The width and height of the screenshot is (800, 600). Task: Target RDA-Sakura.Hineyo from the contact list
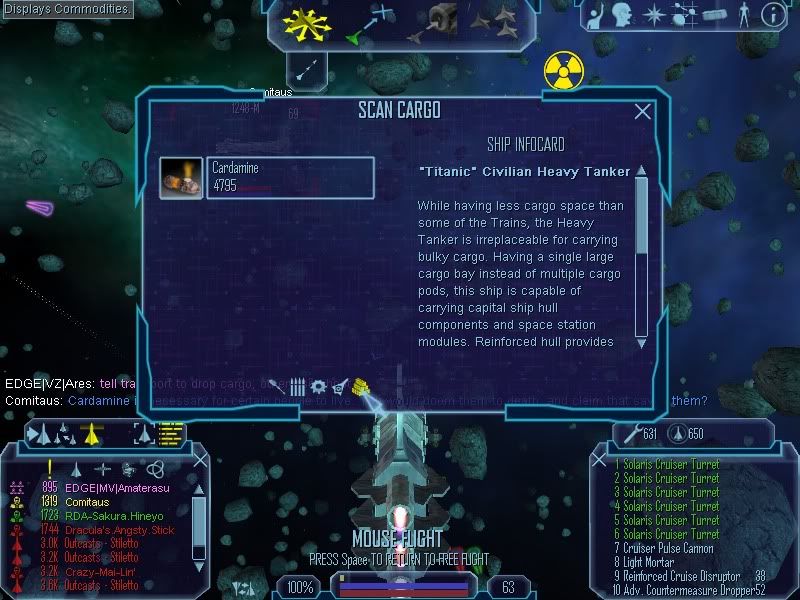pos(112,514)
